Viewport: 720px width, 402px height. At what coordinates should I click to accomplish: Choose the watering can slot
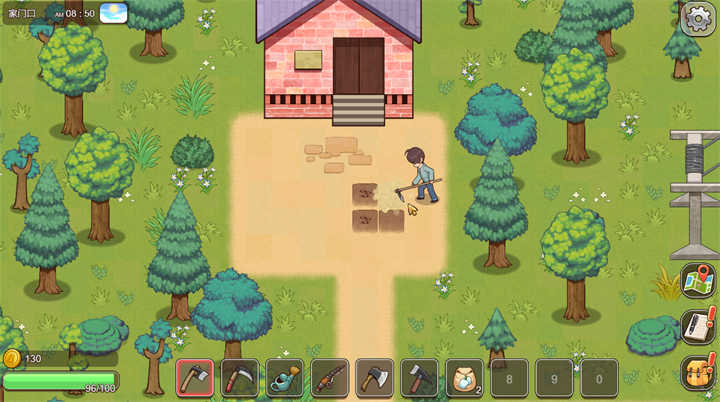(x=285, y=378)
